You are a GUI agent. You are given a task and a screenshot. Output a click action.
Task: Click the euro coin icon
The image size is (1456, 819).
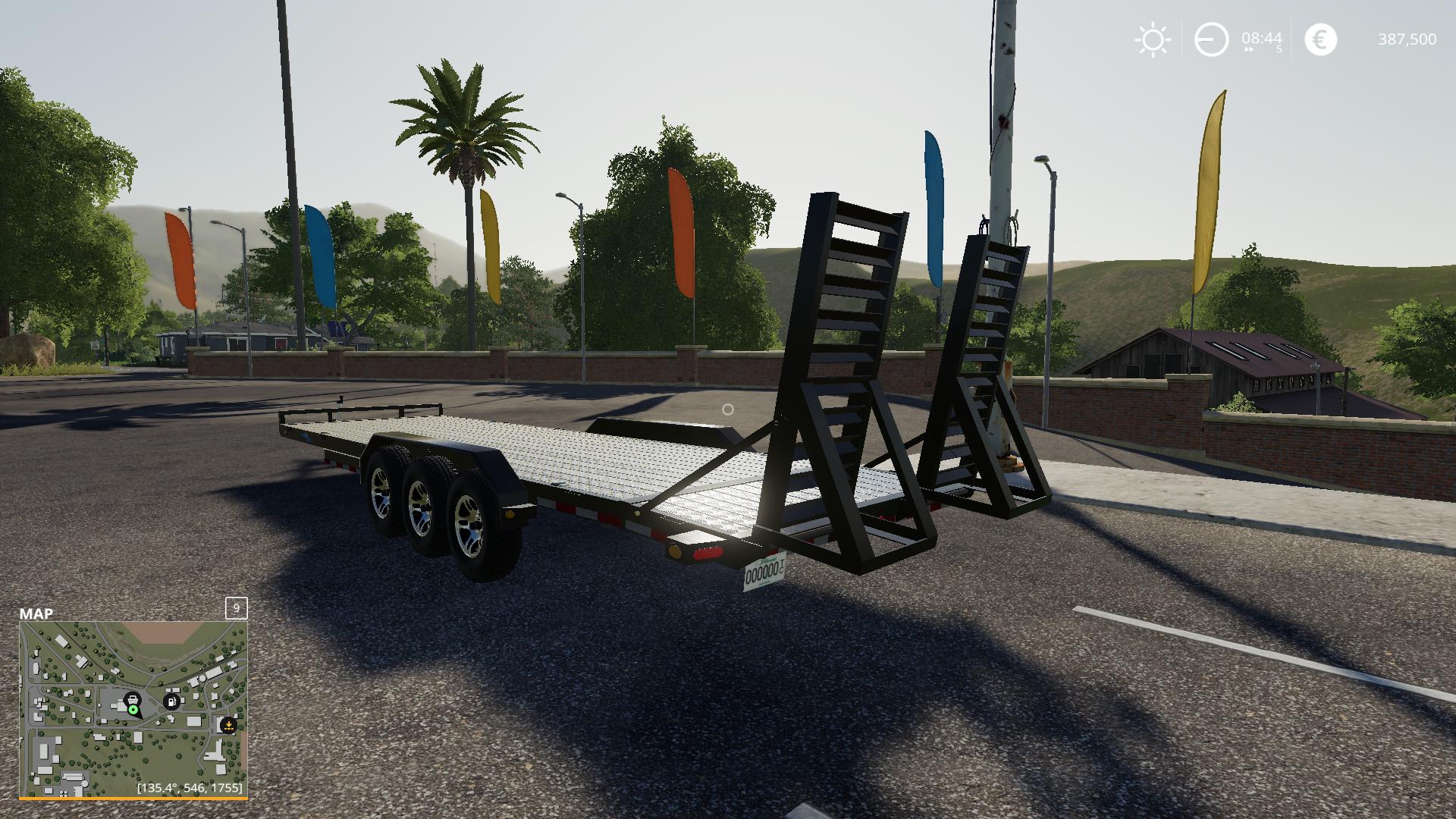tap(1319, 39)
